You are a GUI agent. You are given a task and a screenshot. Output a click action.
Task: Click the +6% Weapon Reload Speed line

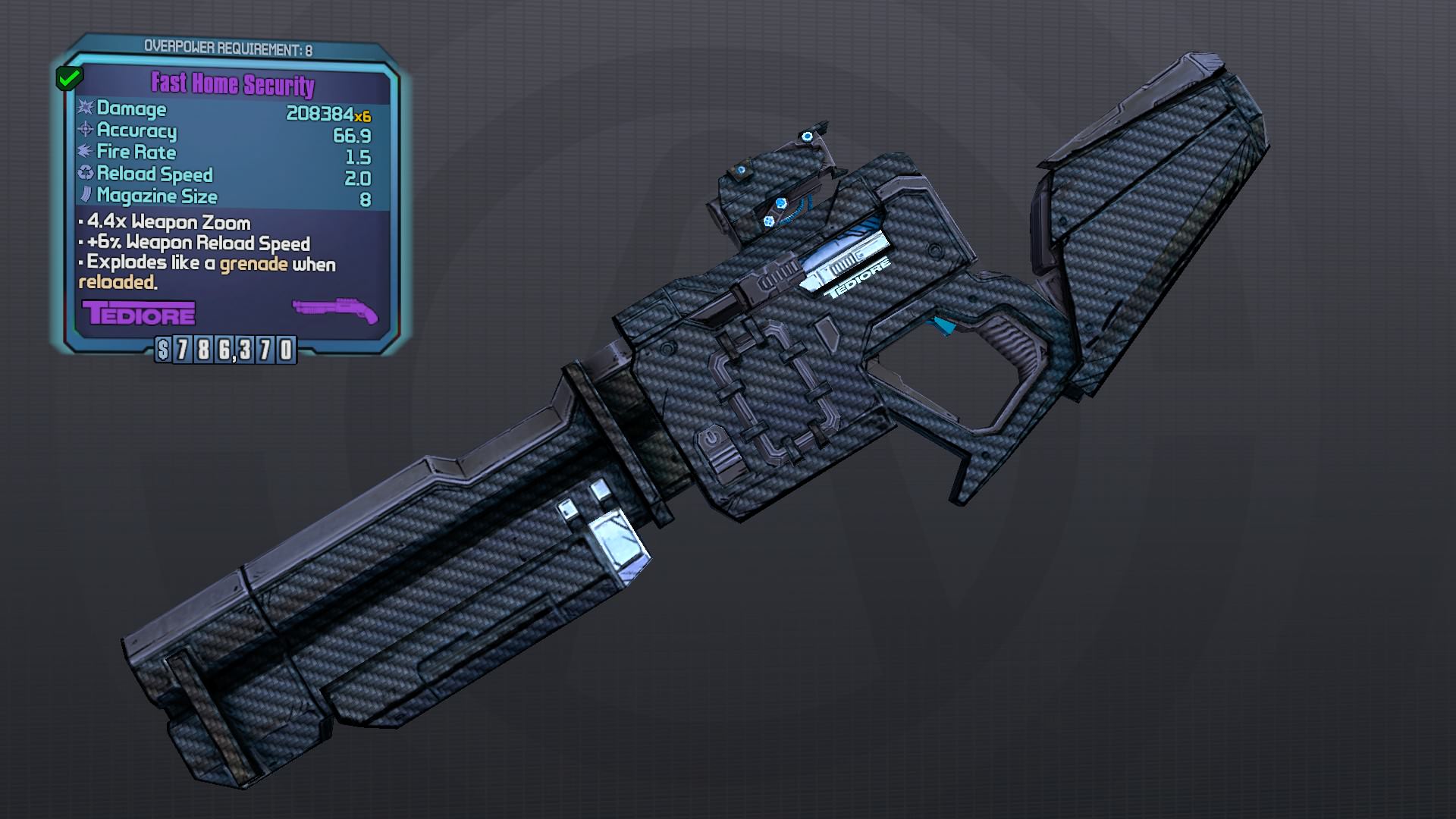point(199,243)
